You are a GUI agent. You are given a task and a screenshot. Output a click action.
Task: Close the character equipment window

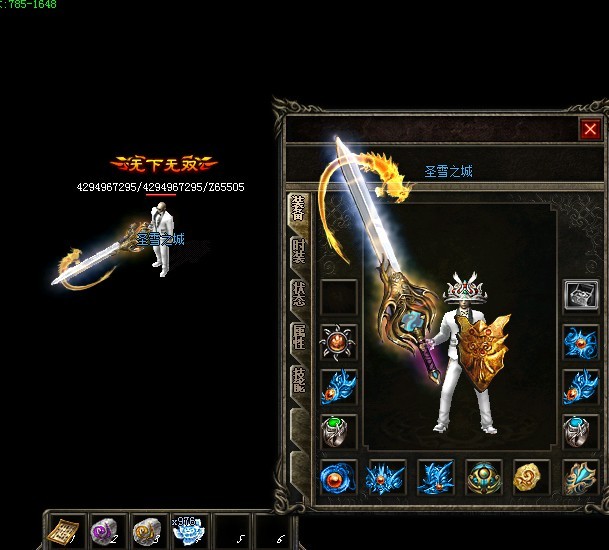pos(589,129)
